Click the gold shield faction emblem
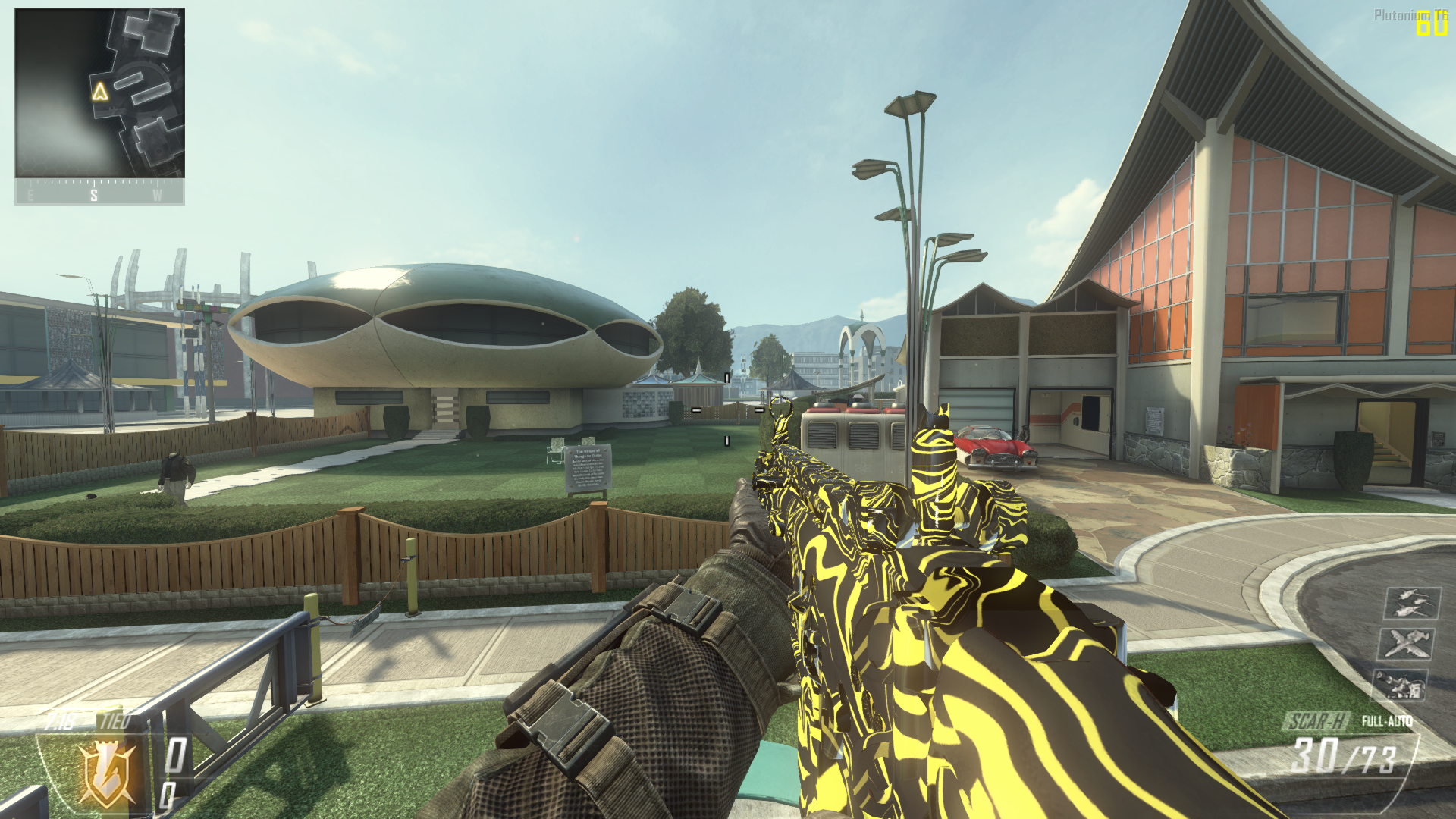Screen dimensions: 1456x819 coord(107,772)
